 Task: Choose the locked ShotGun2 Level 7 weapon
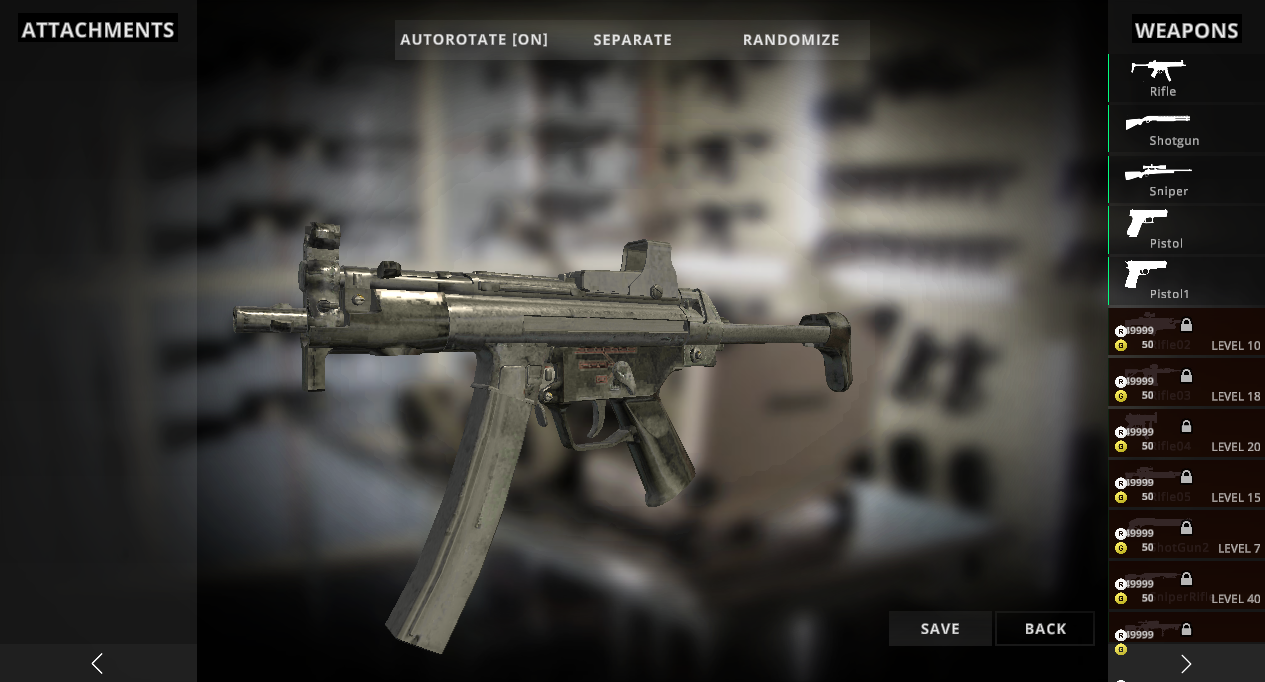coord(1186,537)
